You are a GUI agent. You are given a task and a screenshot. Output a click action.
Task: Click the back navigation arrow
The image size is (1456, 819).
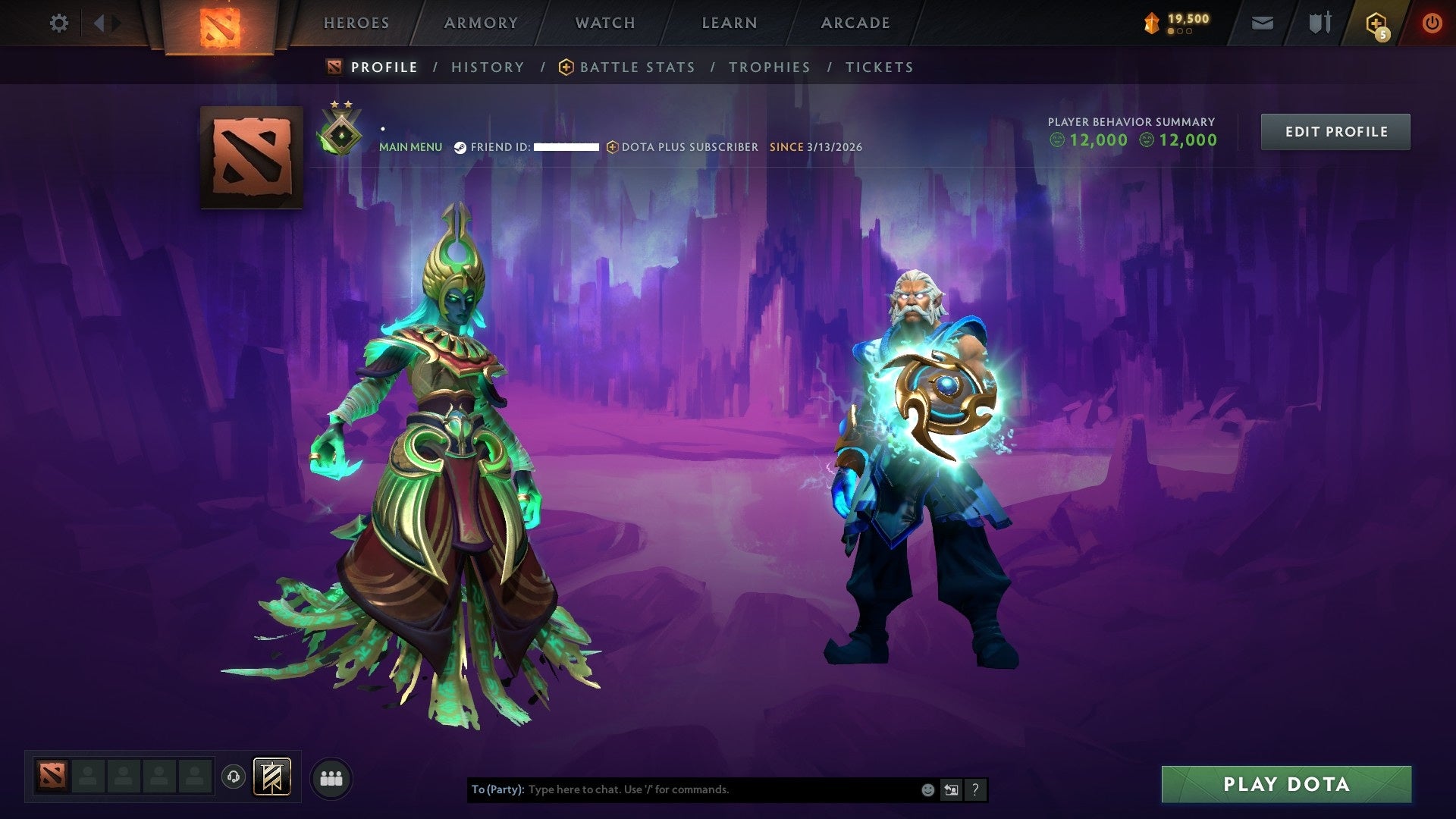point(99,23)
